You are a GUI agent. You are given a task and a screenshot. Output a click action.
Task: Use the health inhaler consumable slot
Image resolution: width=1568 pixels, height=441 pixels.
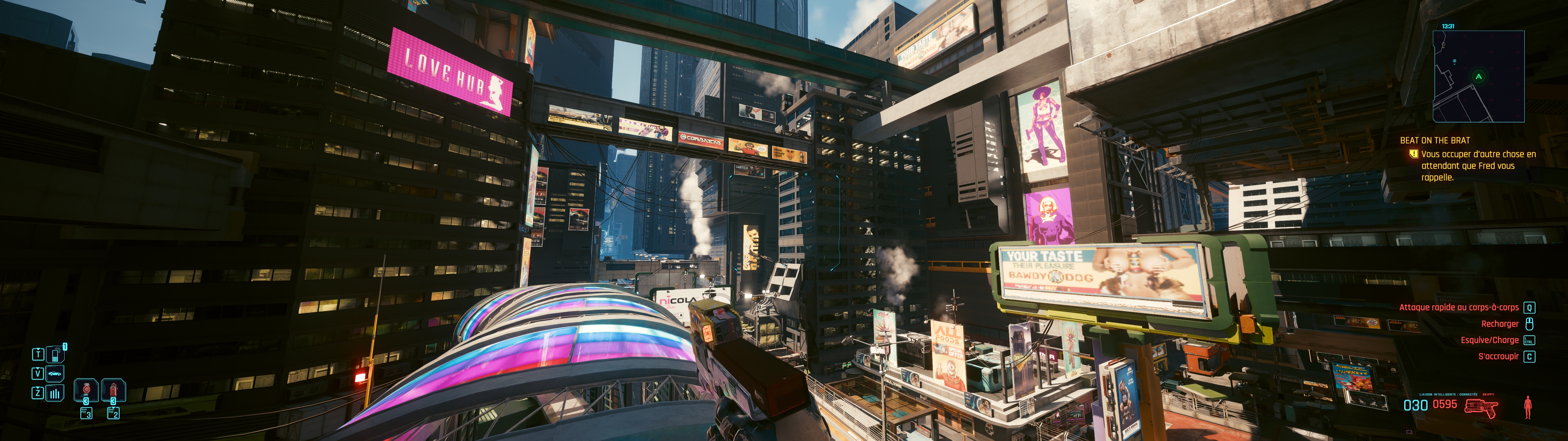pyautogui.click(x=86, y=390)
